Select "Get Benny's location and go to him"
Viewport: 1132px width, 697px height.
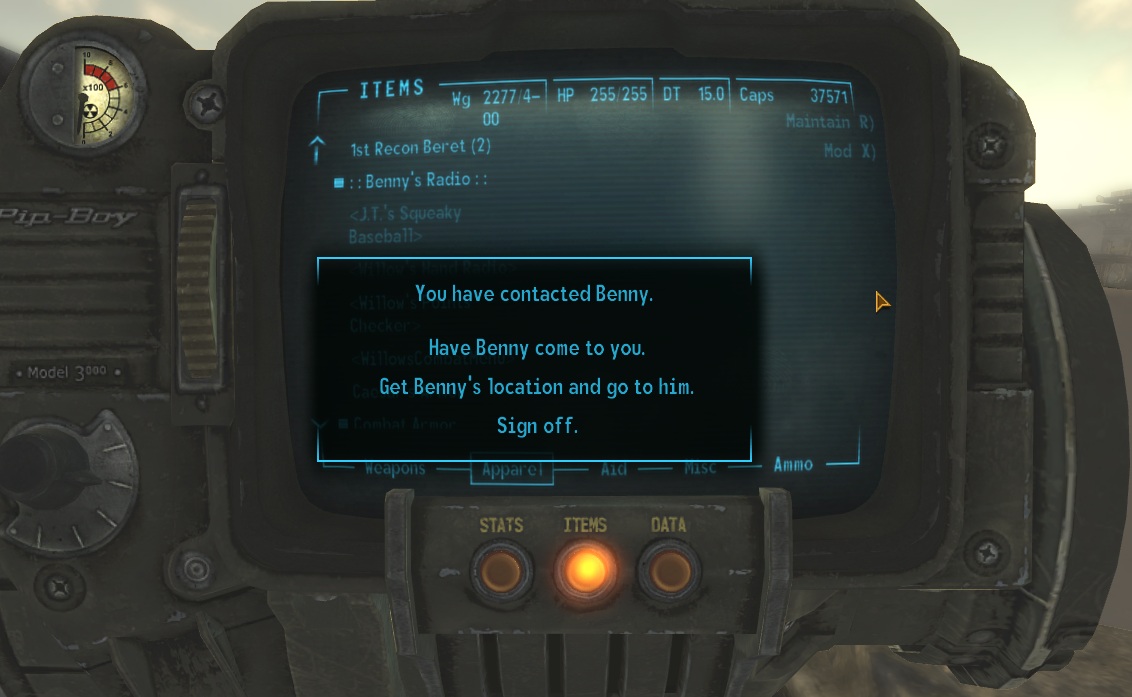(x=536, y=387)
